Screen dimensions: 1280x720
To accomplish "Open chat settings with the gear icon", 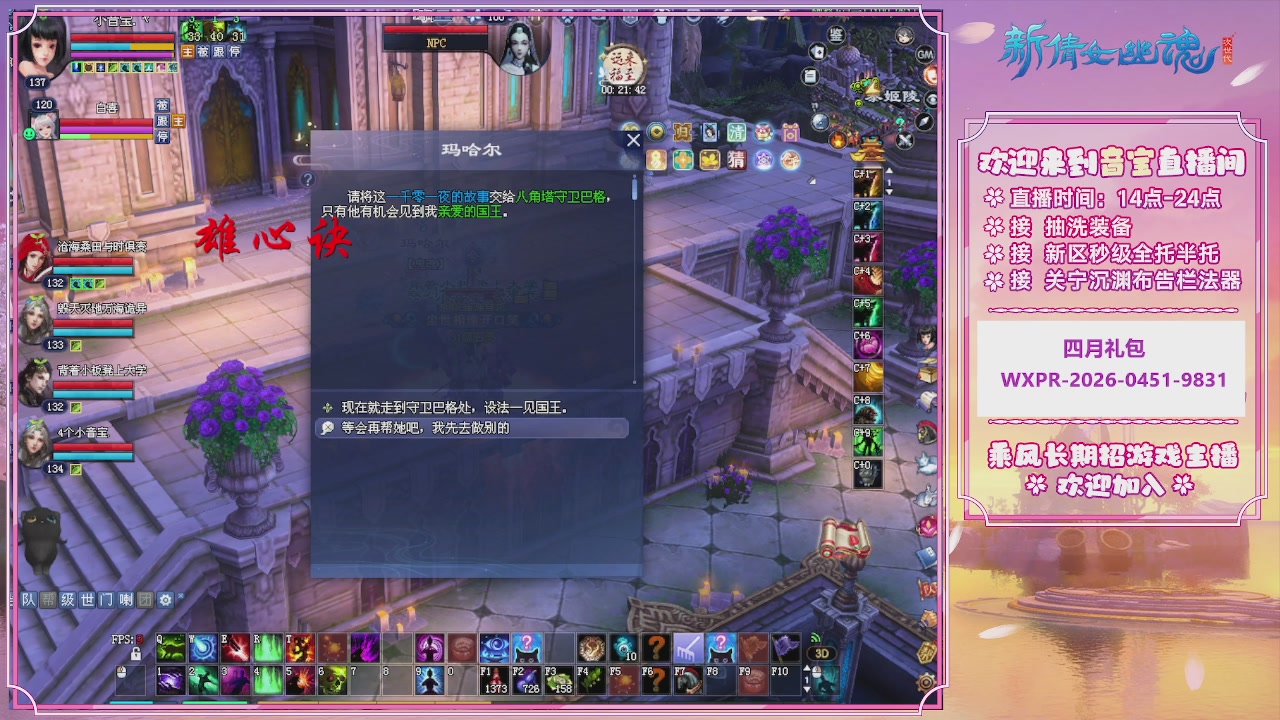I will pos(165,600).
